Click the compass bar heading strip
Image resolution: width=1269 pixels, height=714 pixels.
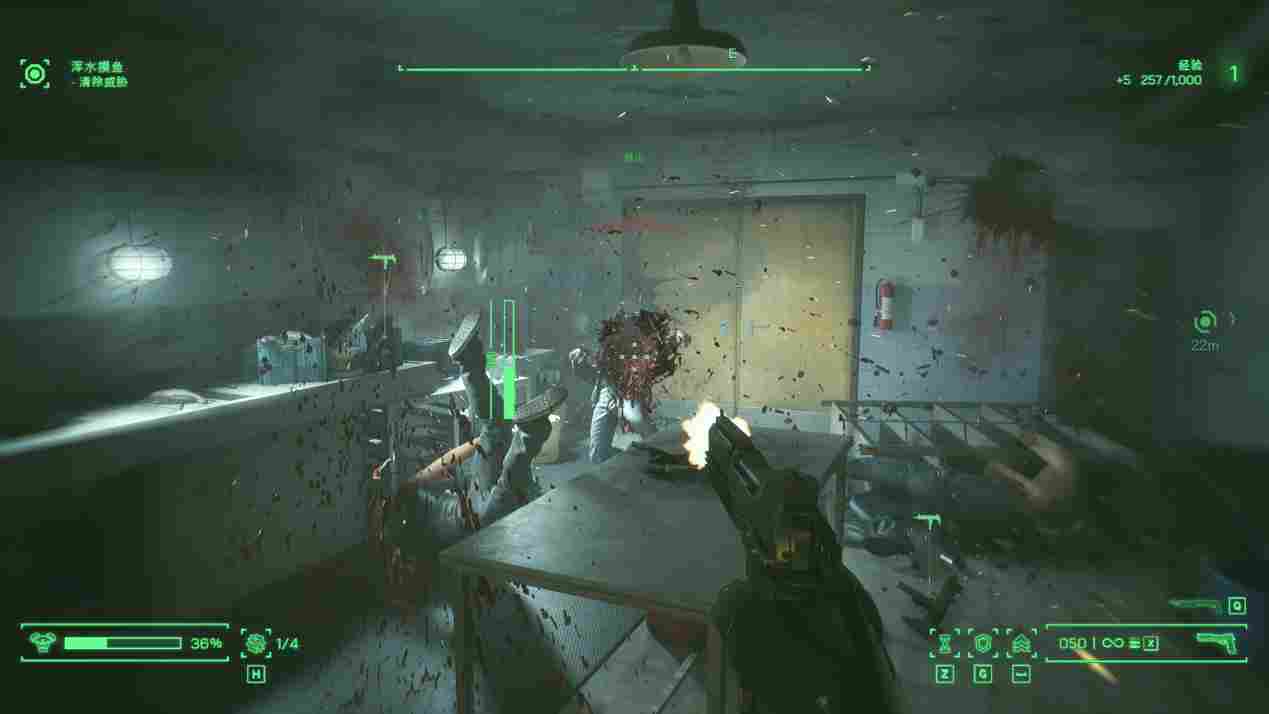(x=633, y=68)
